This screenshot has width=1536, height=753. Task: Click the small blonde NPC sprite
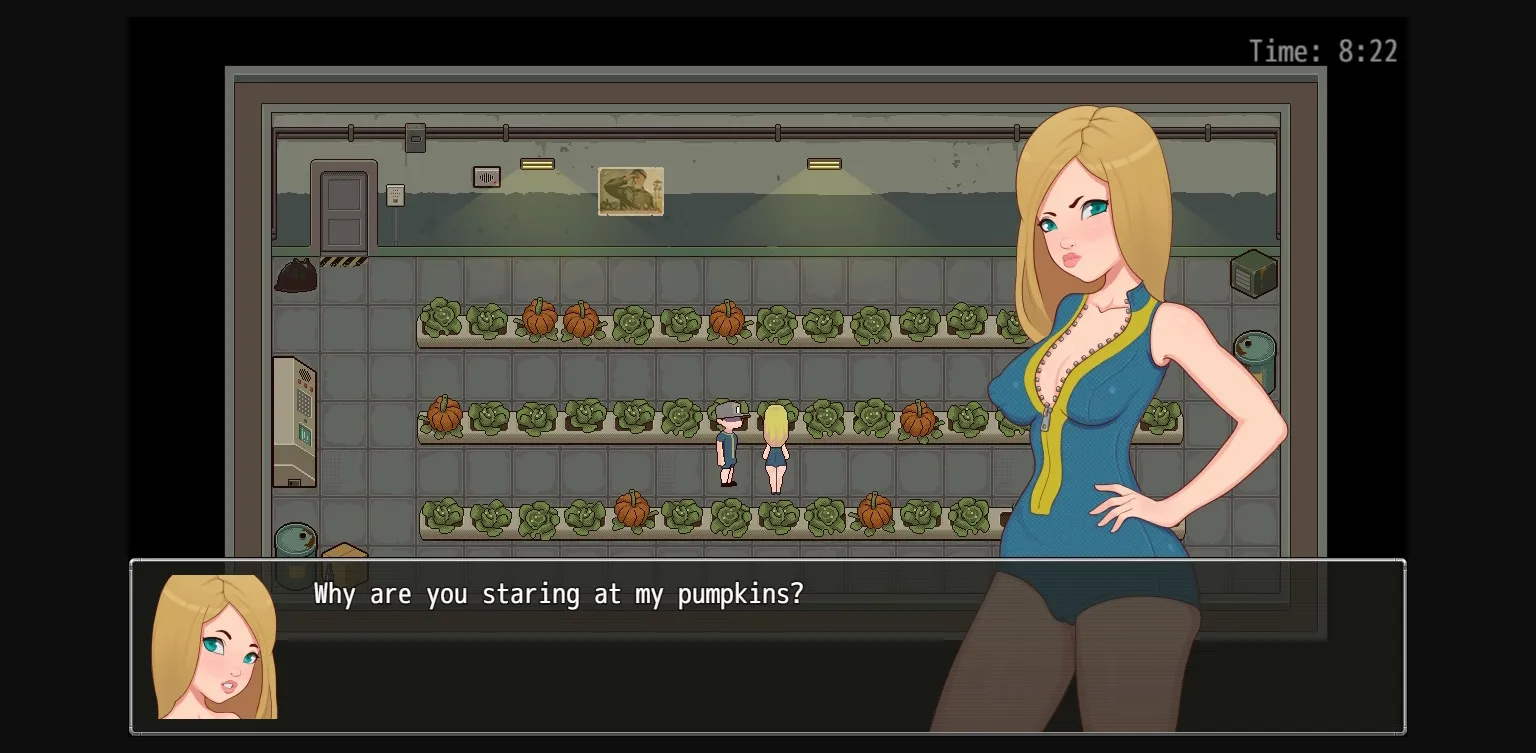[x=775, y=450]
